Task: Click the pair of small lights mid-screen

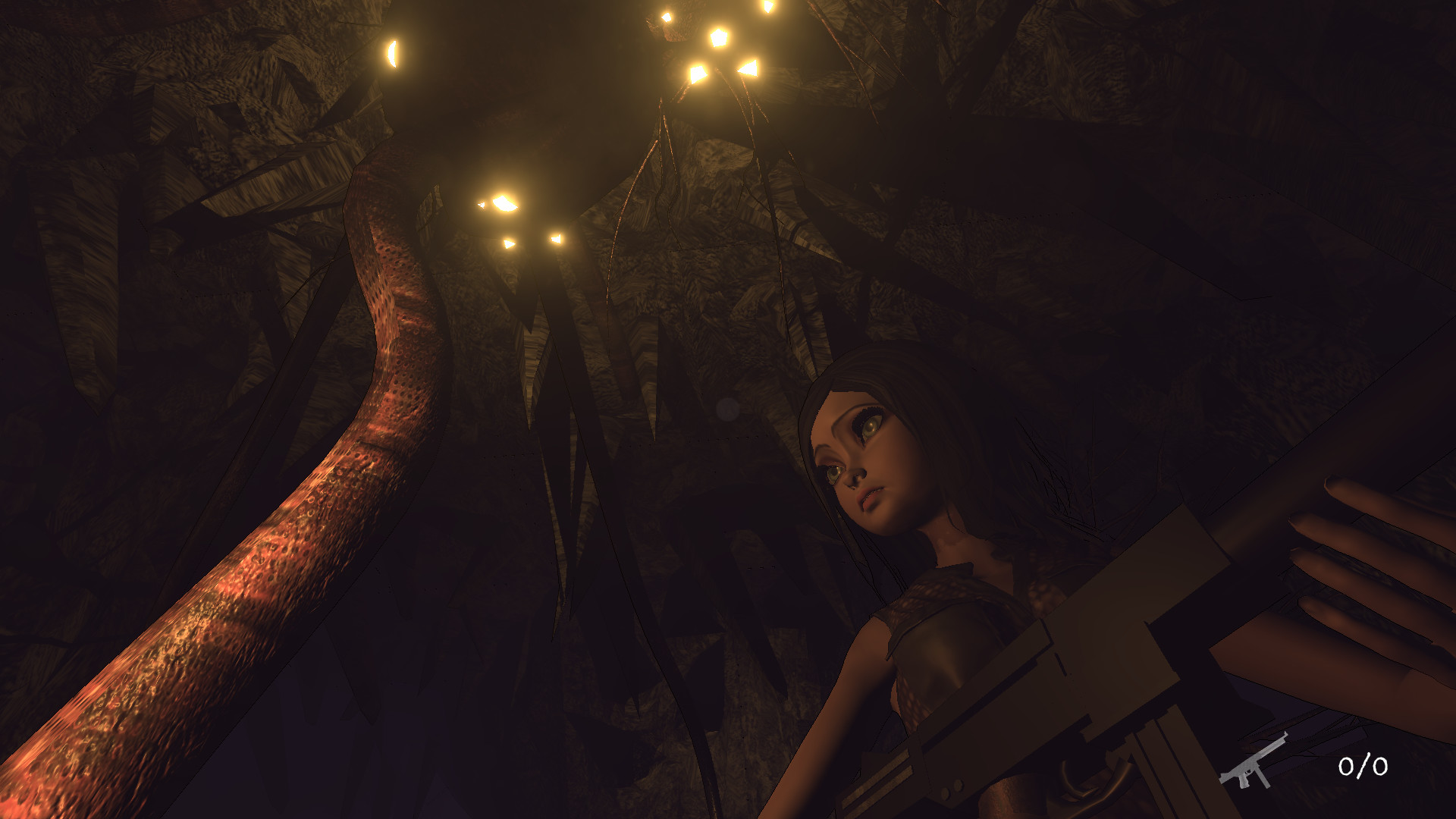Action: coord(531,243)
